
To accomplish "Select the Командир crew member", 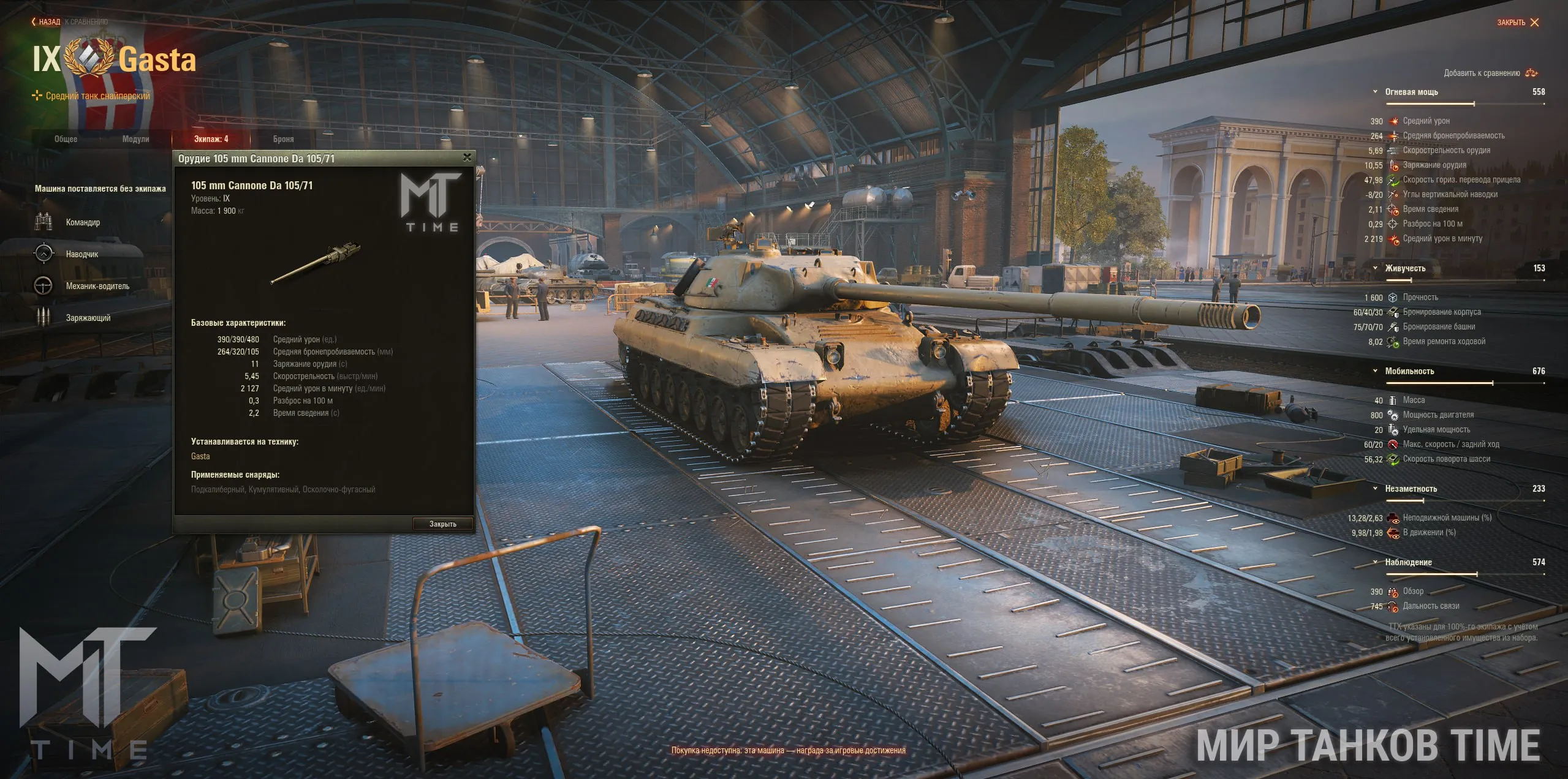I will (83, 222).
